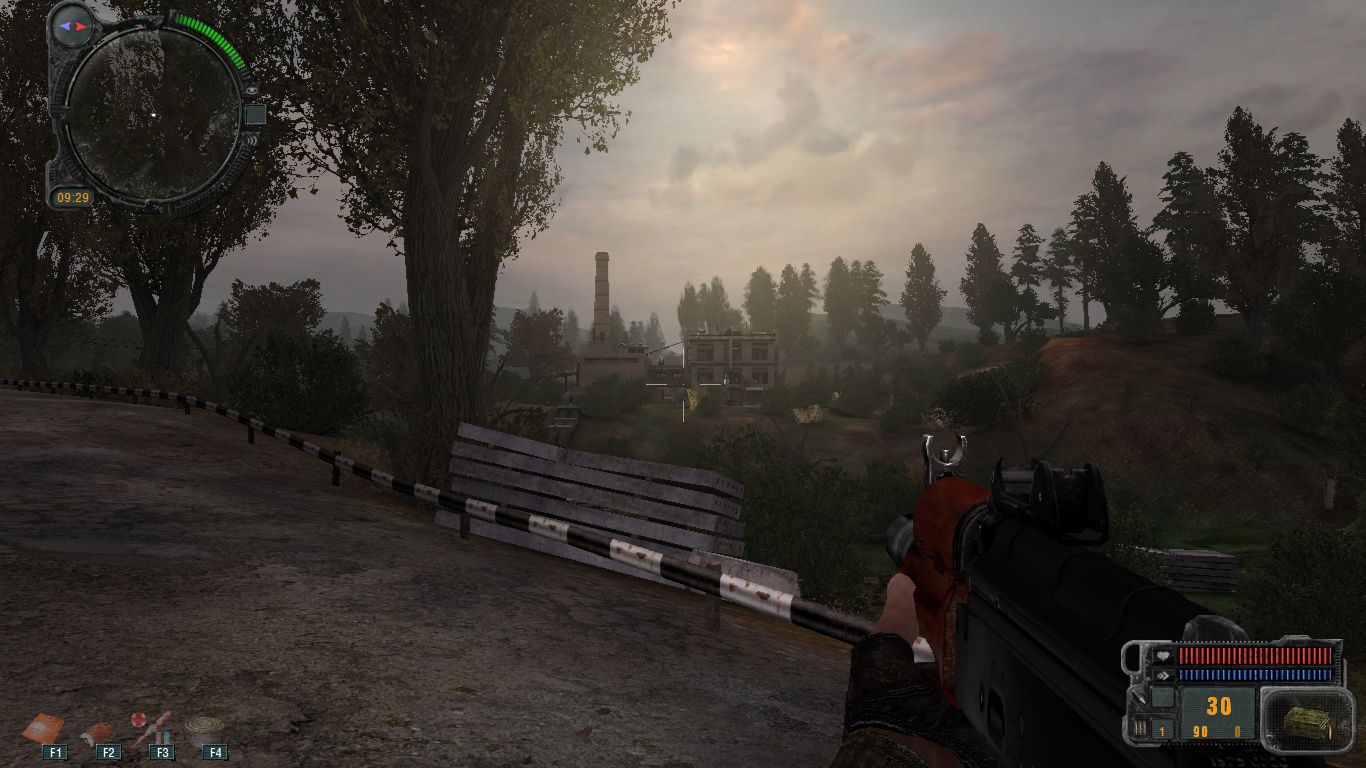Use the orange medkit in slot F1

pos(44,727)
